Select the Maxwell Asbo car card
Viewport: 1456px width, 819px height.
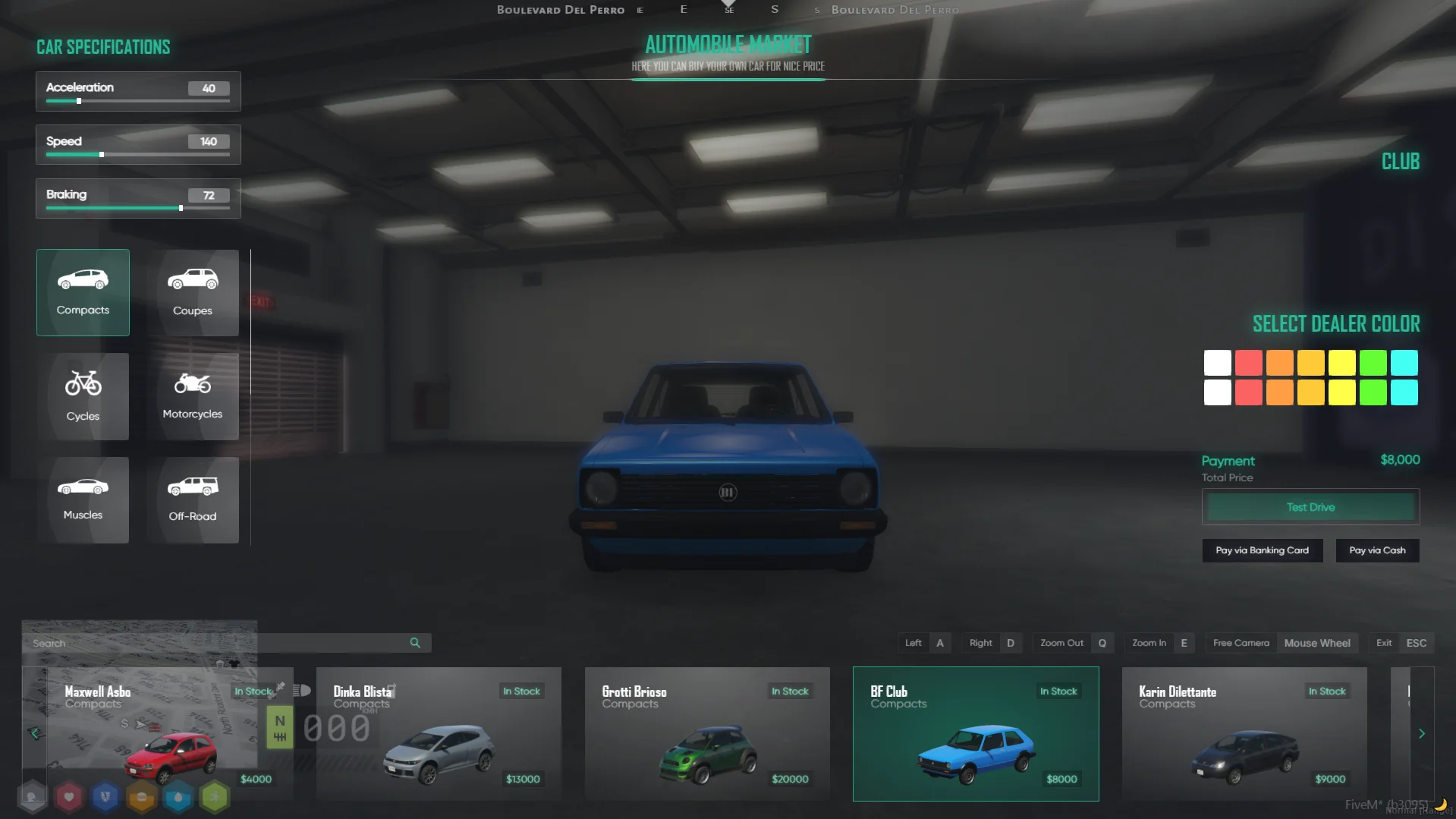(168, 733)
